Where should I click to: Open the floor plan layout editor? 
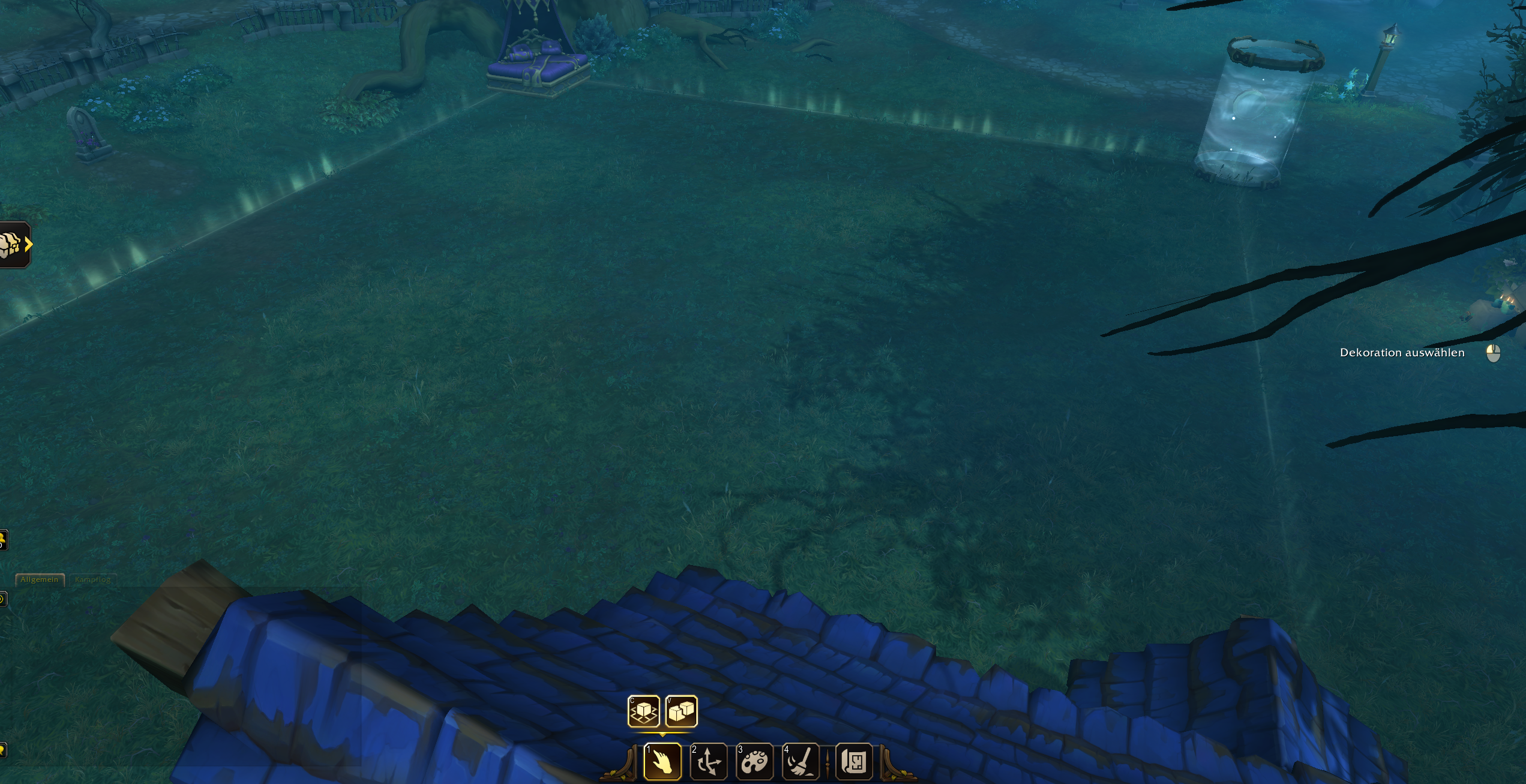[854, 762]
